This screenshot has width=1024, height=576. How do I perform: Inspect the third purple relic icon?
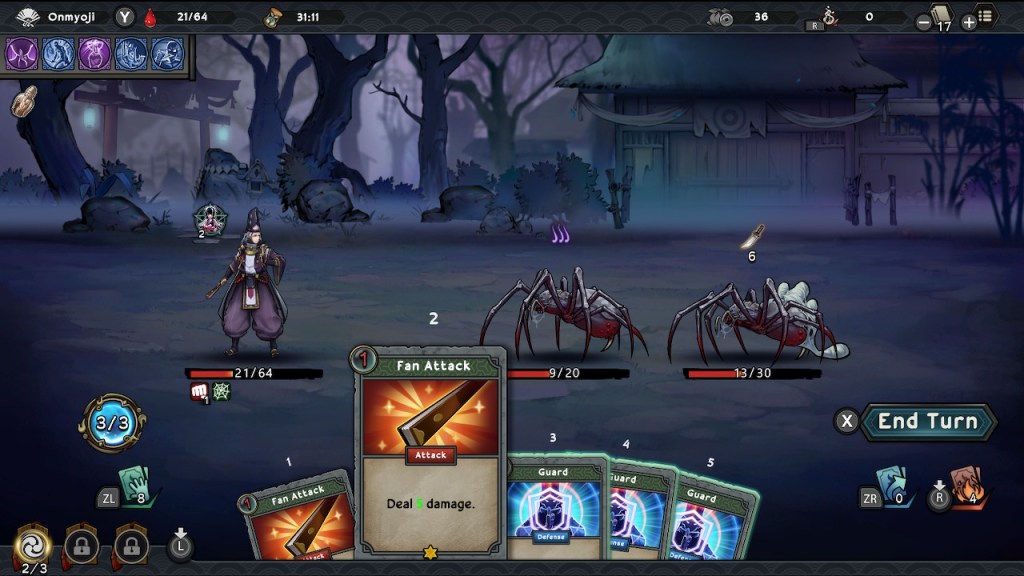[x=96, y=53]
